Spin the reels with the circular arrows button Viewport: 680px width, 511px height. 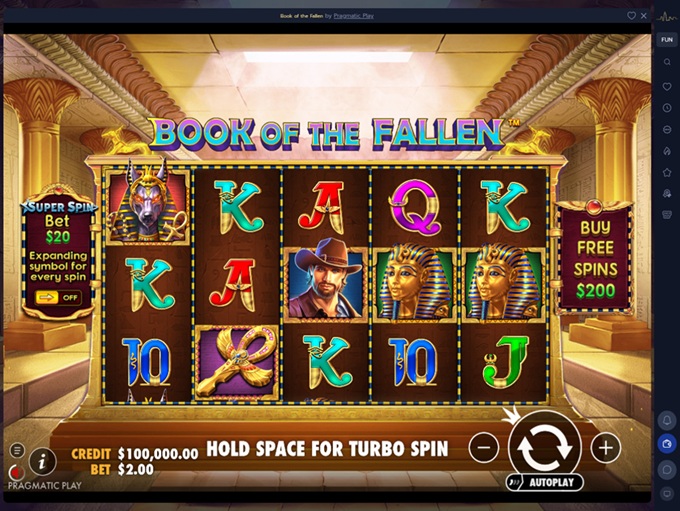[544, 447]
